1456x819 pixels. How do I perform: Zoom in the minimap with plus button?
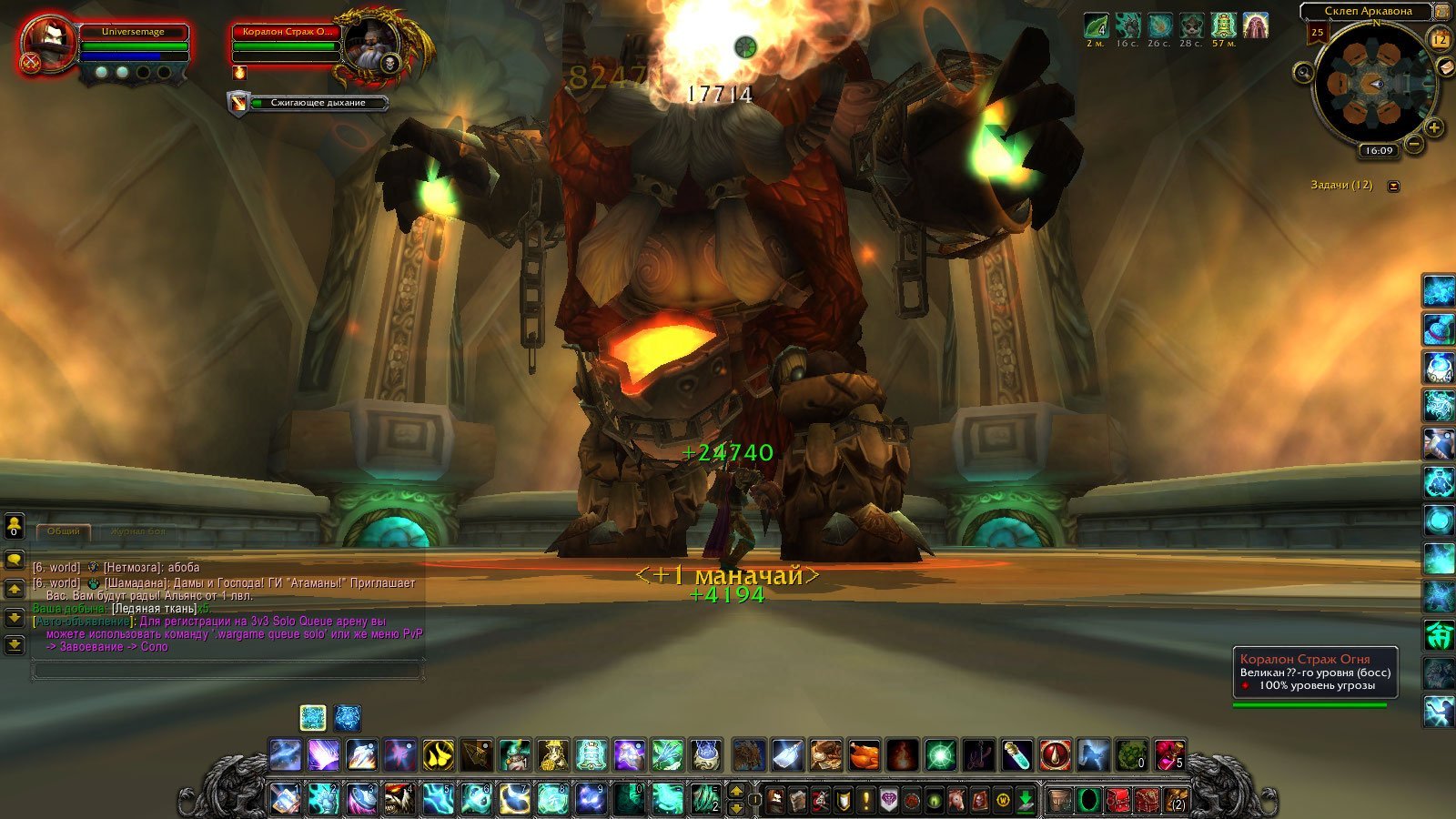[1433, 127]
